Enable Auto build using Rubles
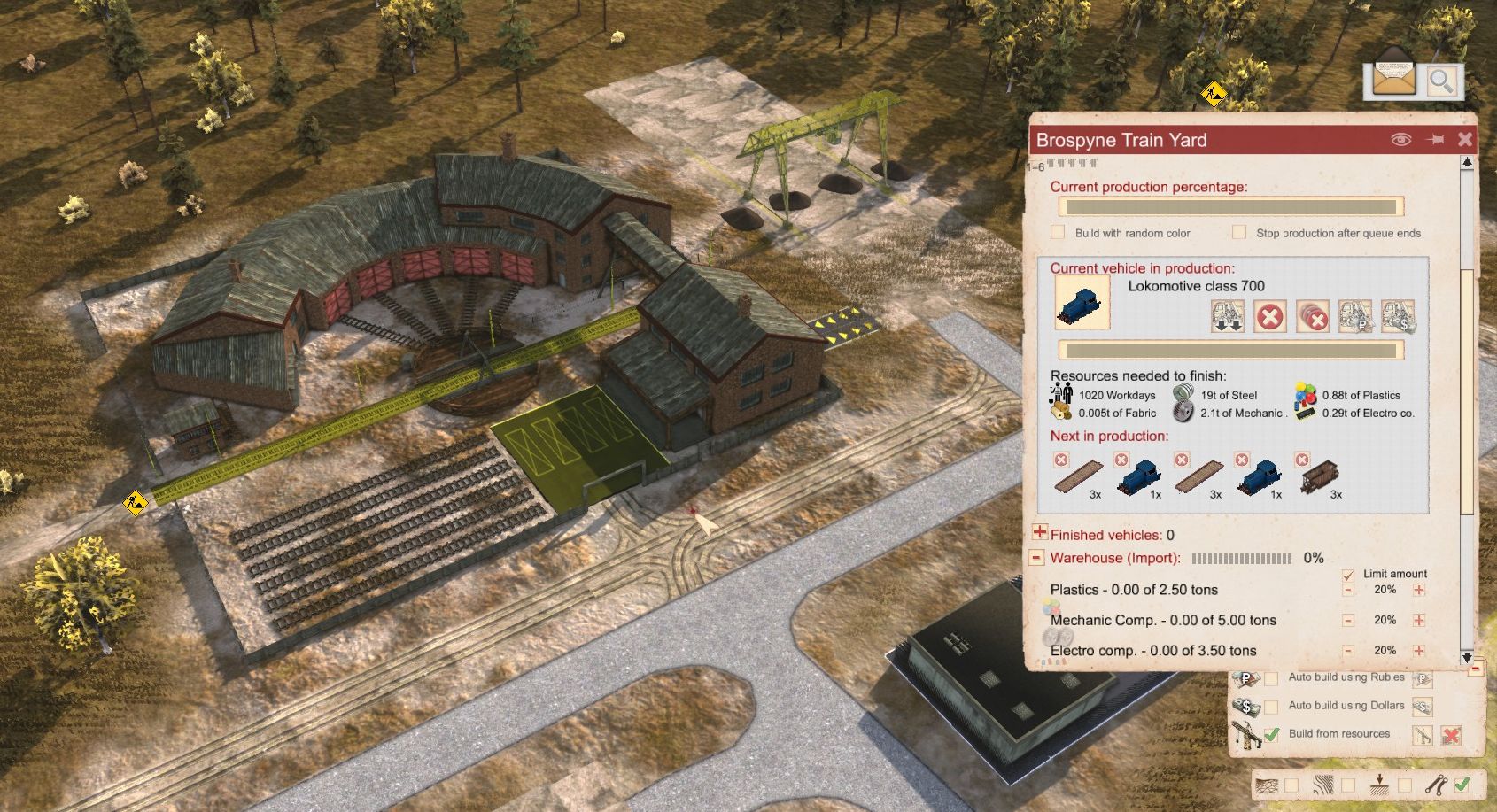 (x=1271, y=678)
